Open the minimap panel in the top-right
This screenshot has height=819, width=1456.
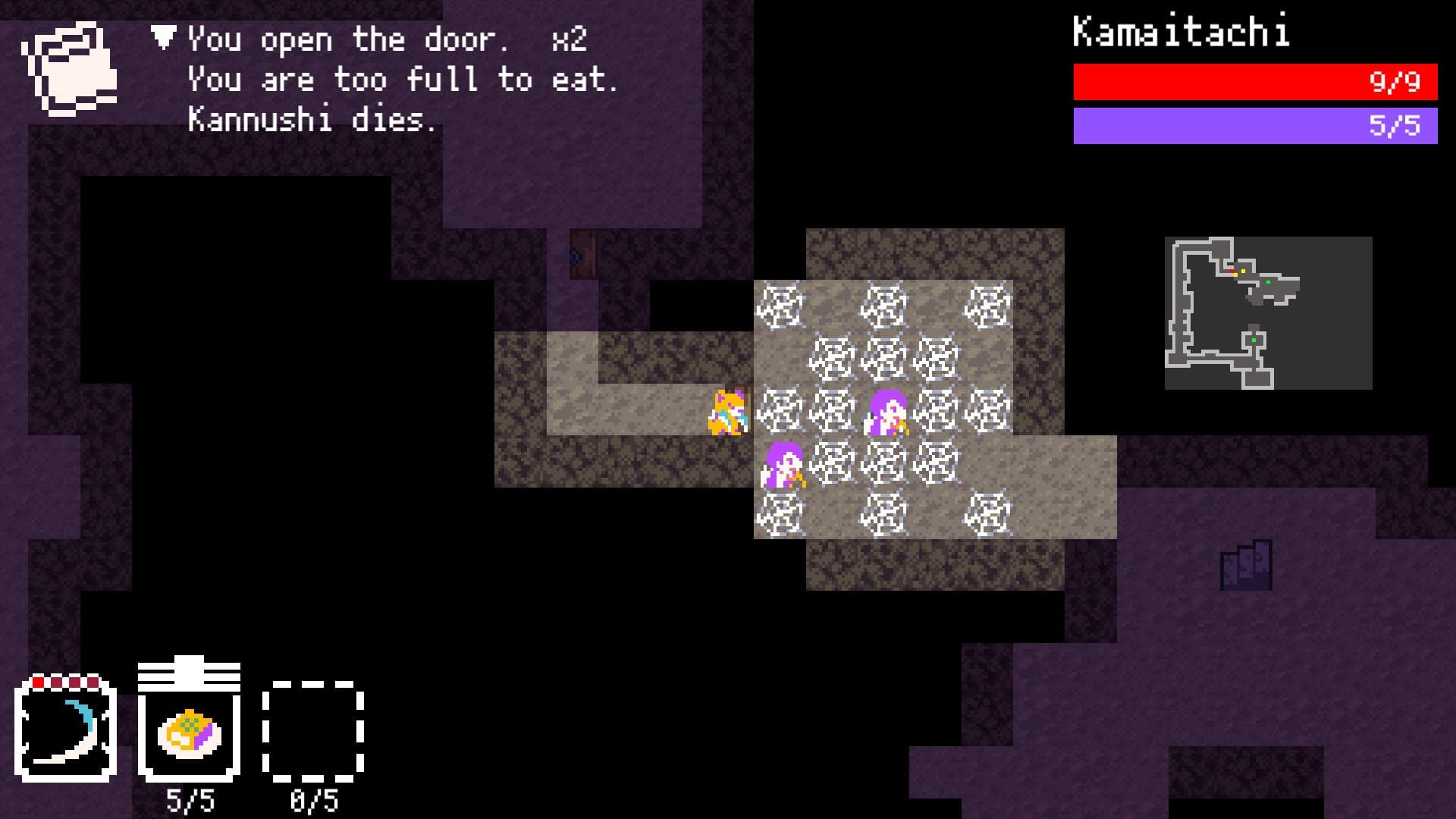point(1268,311)
